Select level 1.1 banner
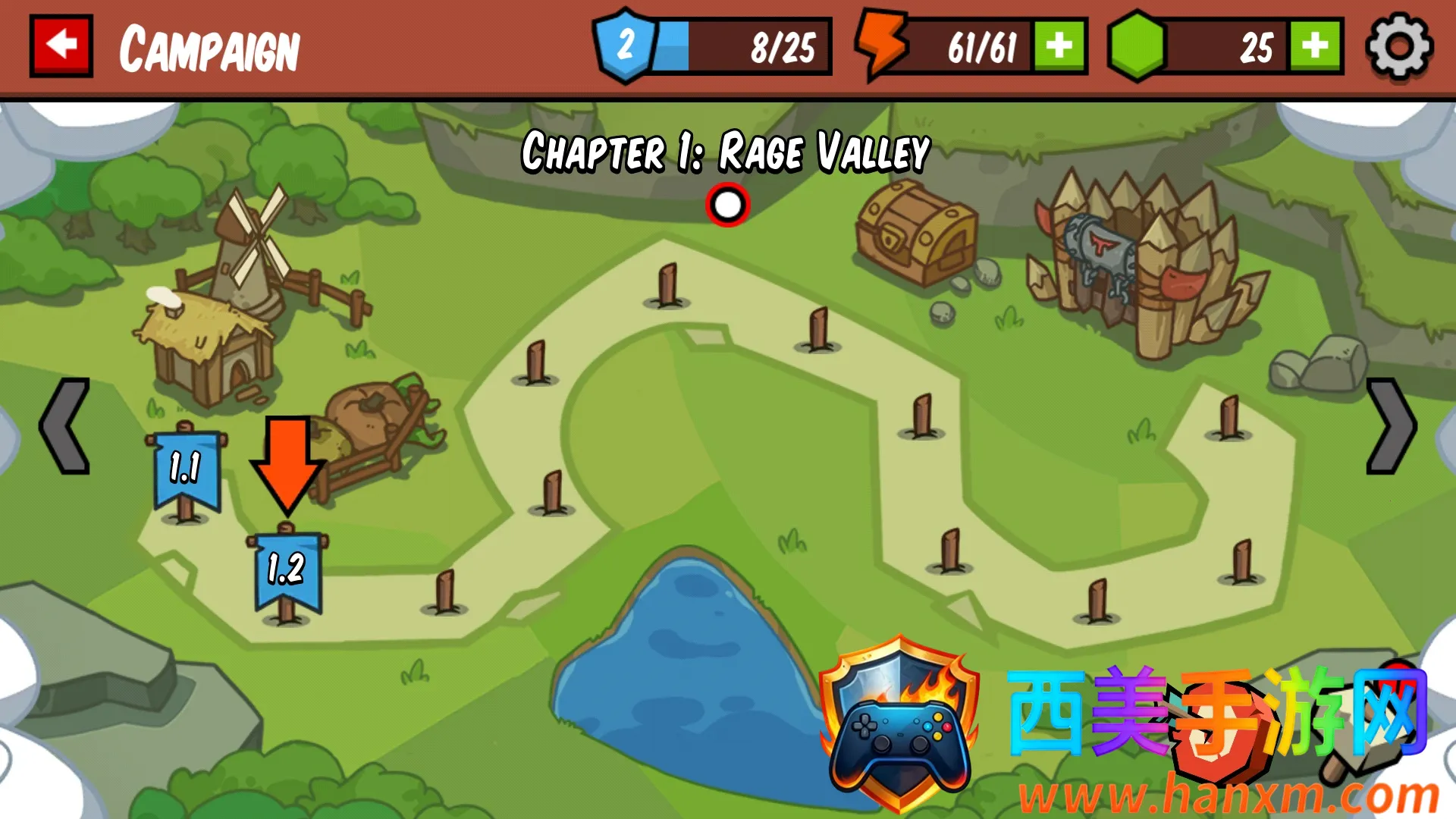1456x819 pixels. (x=186, y=469)
